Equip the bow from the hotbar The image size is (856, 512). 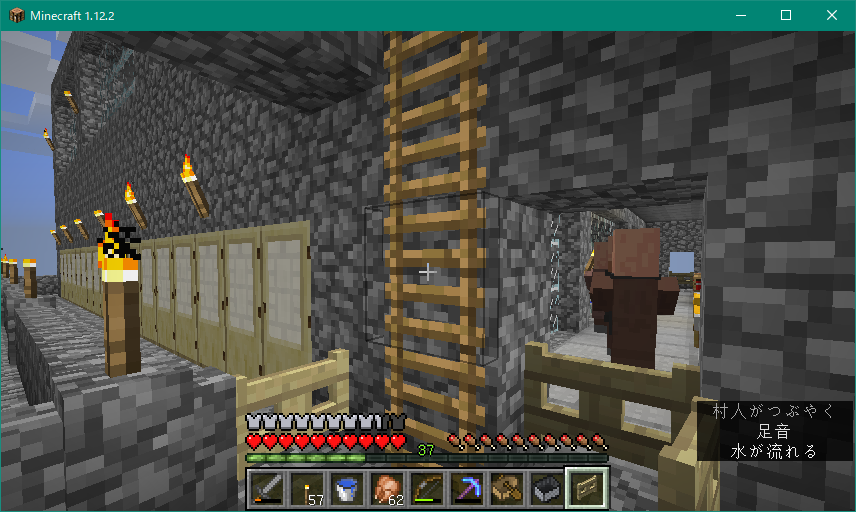(x=427, y=488)
